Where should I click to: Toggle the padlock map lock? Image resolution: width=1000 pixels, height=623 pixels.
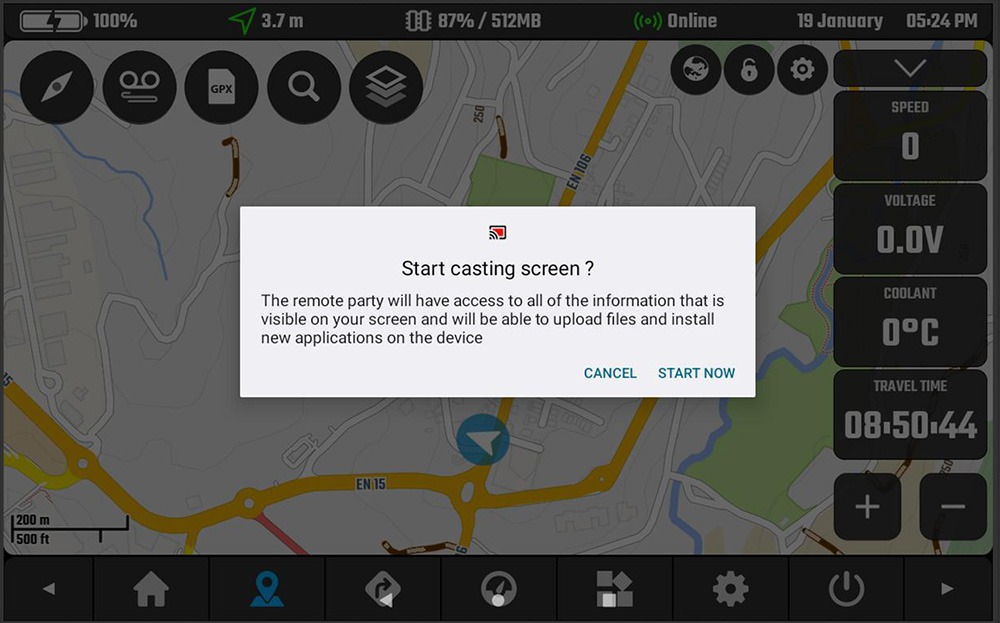point(749,70)
